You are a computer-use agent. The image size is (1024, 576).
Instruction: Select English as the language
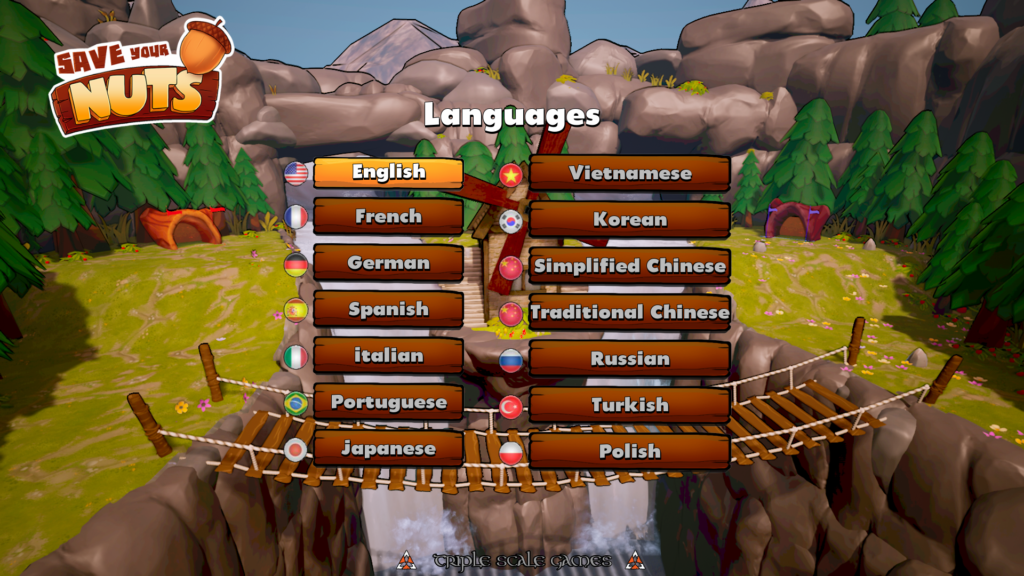[x=388, y=172]
